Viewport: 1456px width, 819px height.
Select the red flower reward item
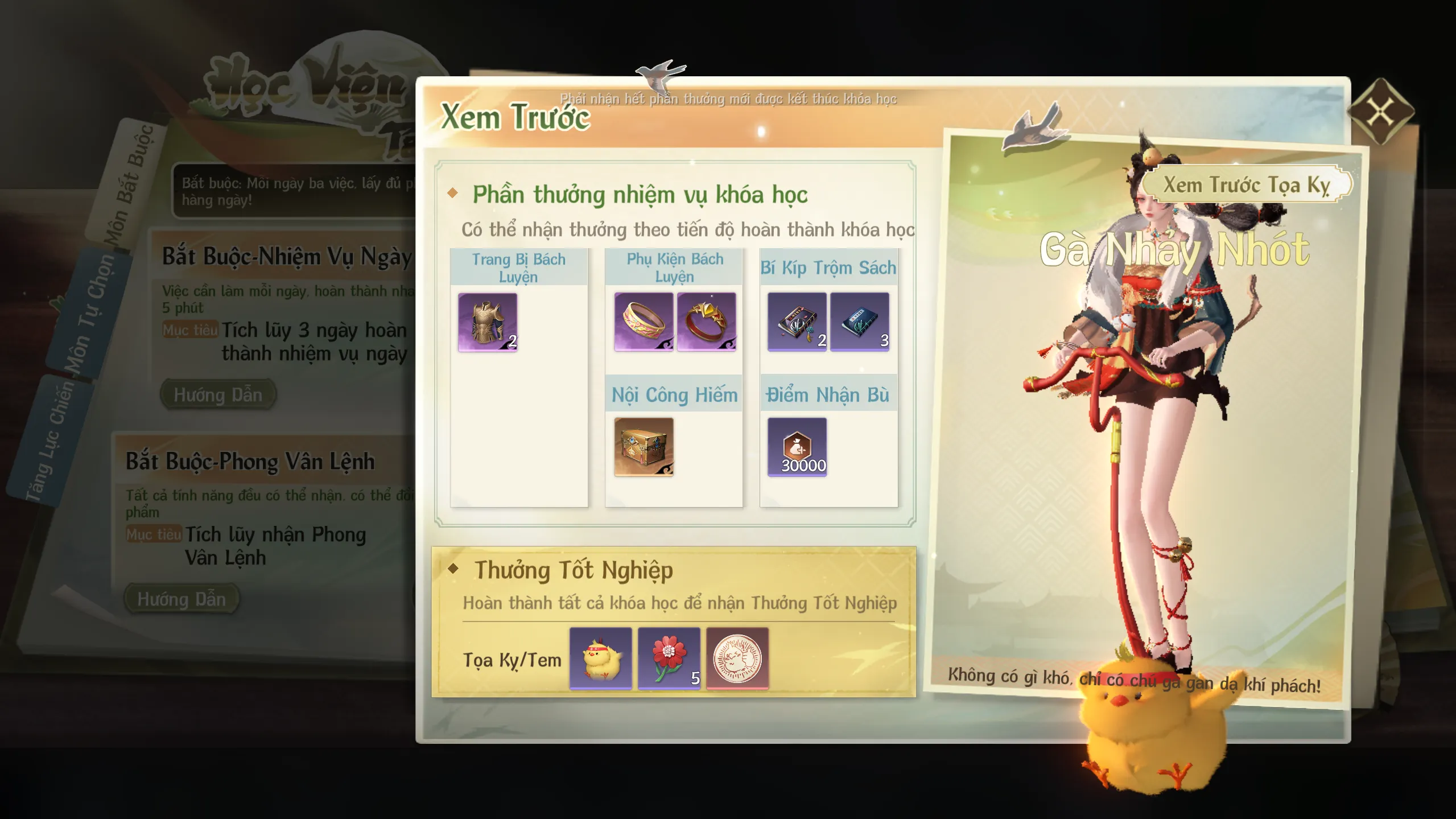(669, 659)
